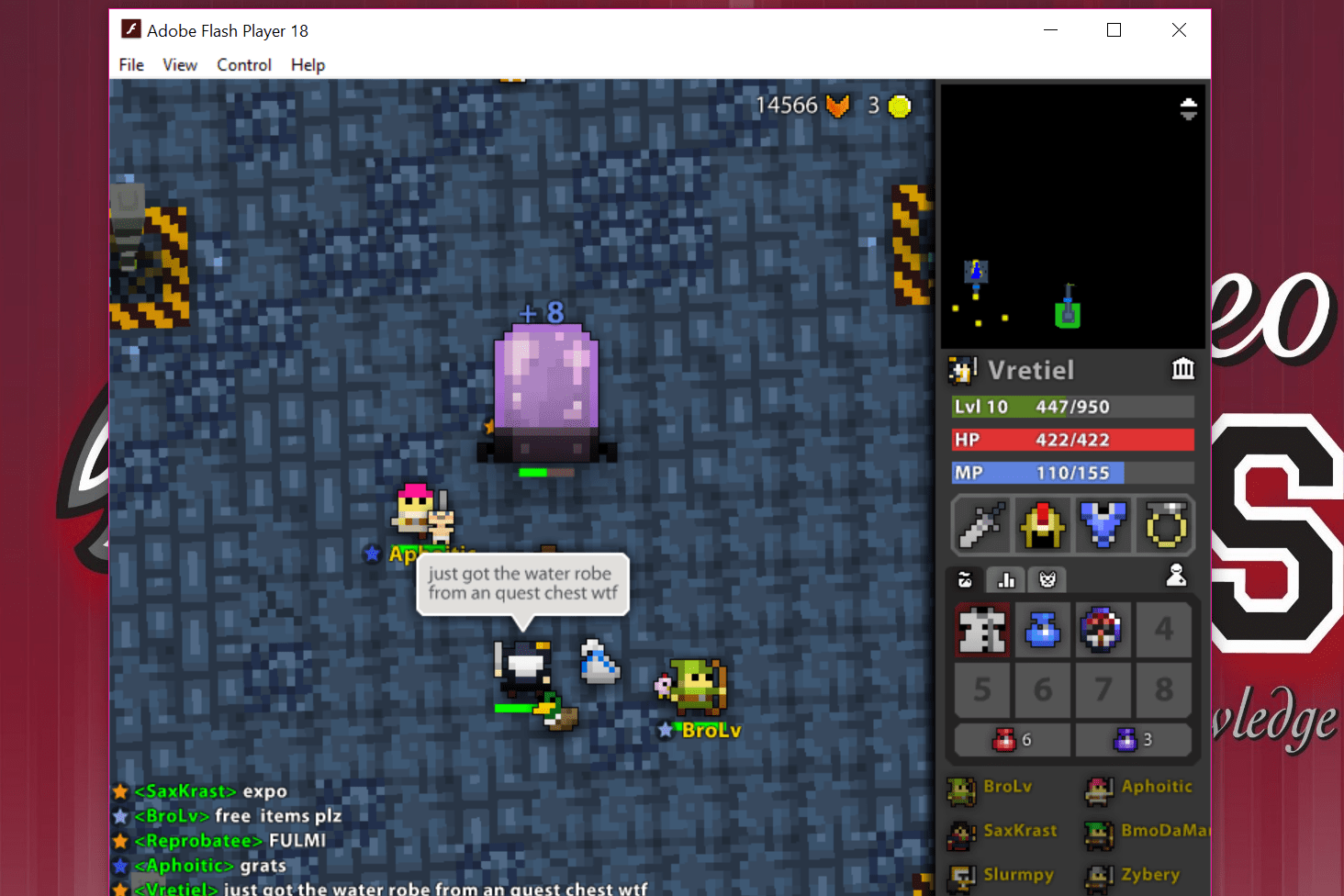Image resolution: width=1344 pixels, height=896 pixels.
Task: Switch to the stats bar-chart tab
Action: (x=1006, y=579)
